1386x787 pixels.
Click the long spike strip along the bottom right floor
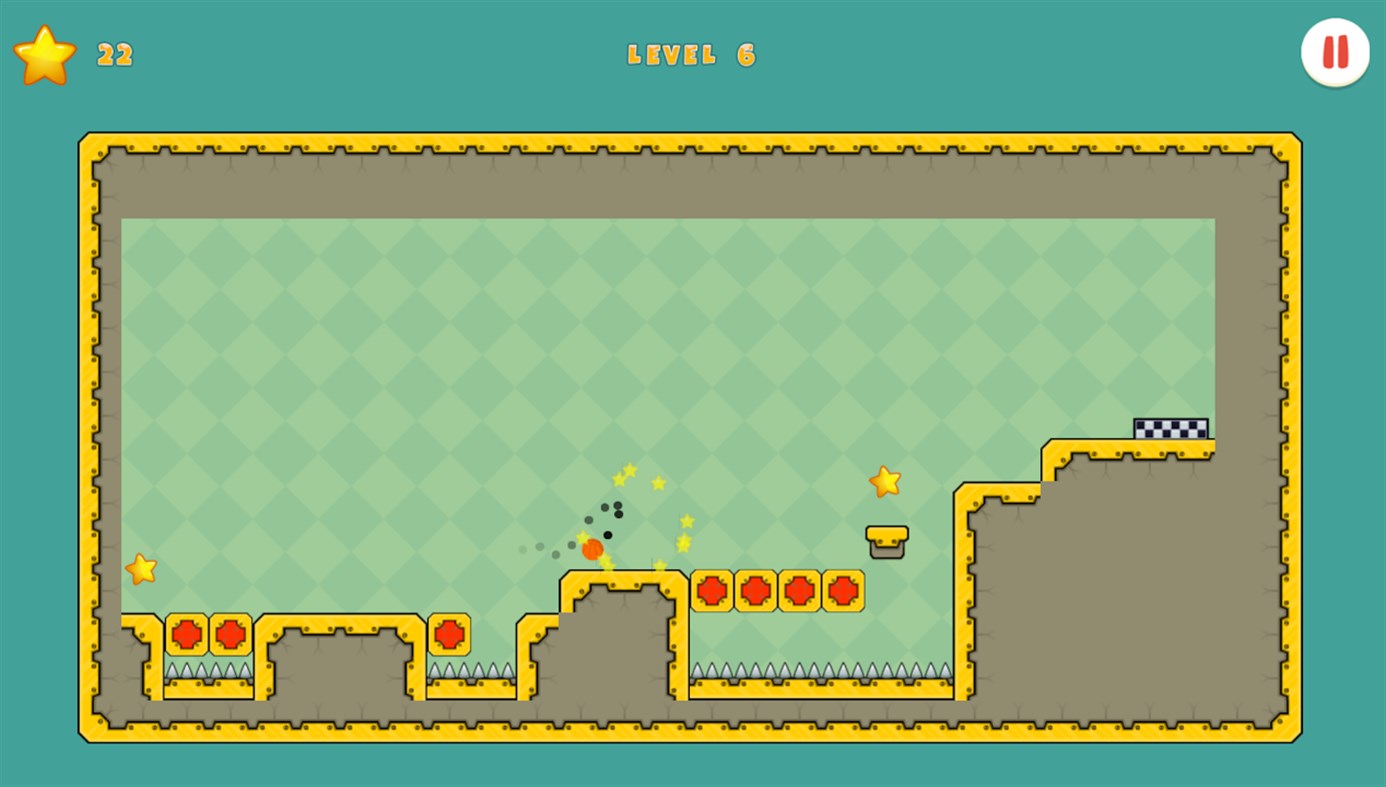pos(820,672)
